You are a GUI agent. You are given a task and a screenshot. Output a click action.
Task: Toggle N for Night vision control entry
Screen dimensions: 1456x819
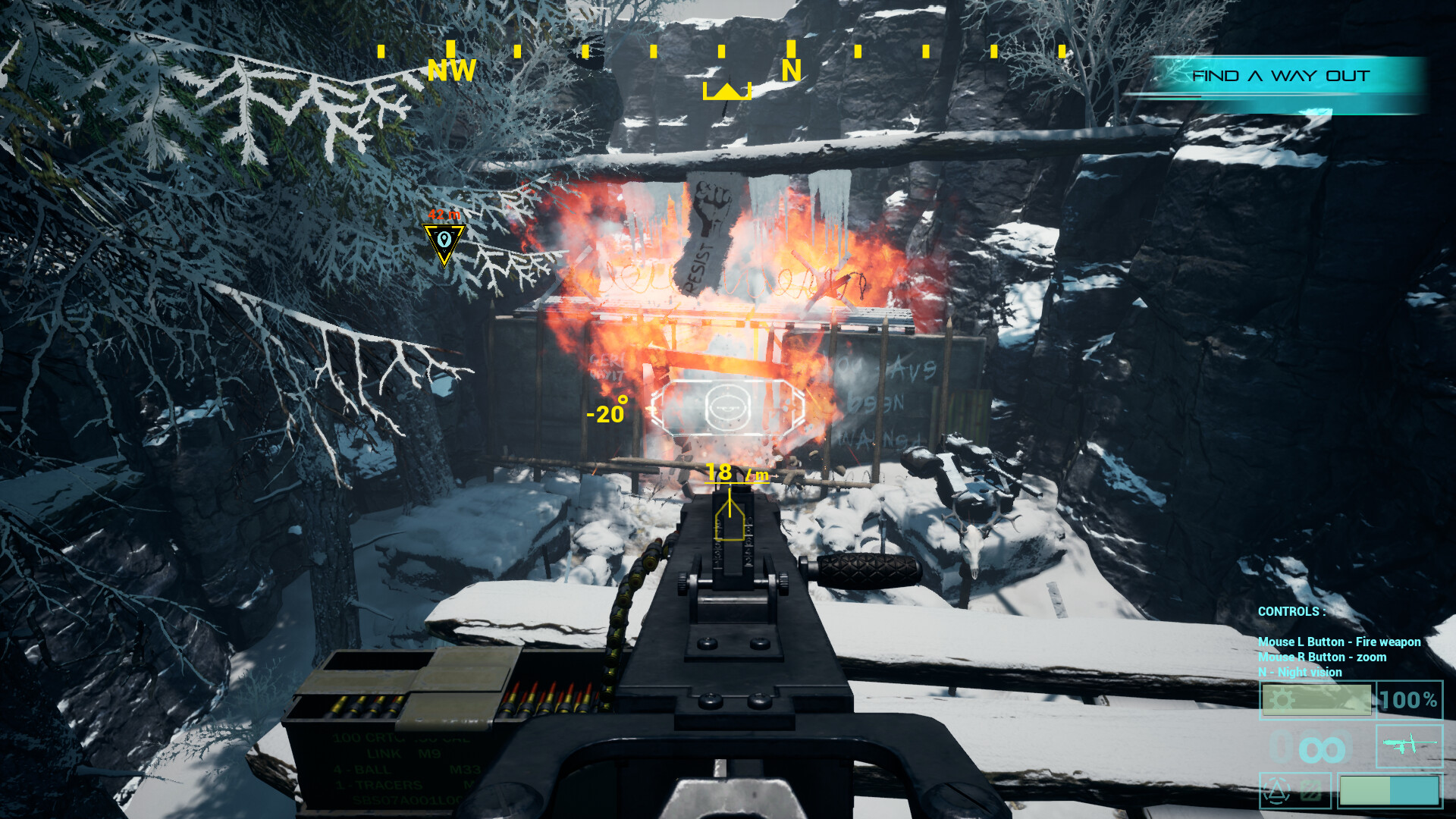point(1299,673)
